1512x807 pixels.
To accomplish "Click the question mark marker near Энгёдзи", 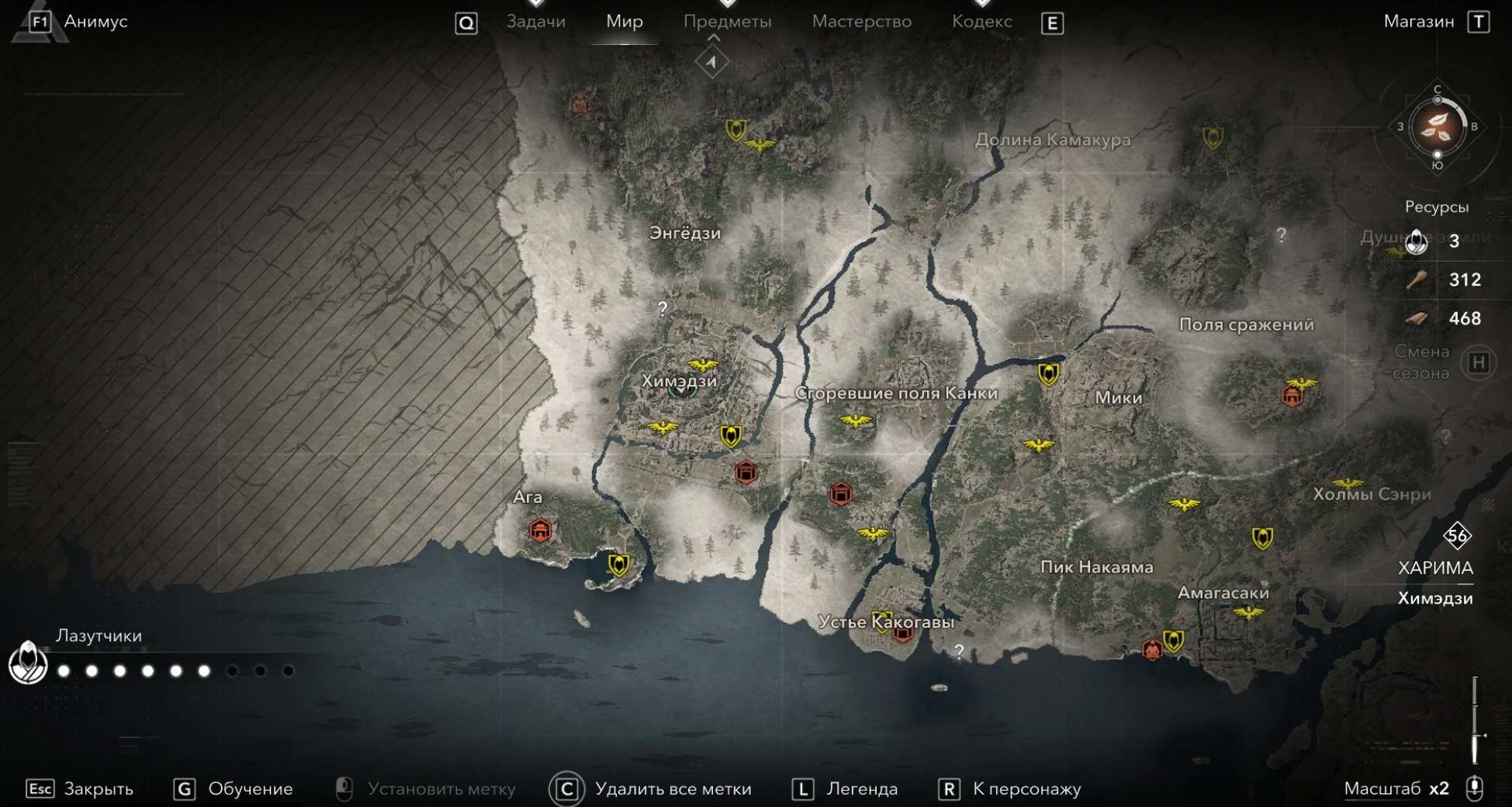I will pyautogui.click(x=663, y=309).
